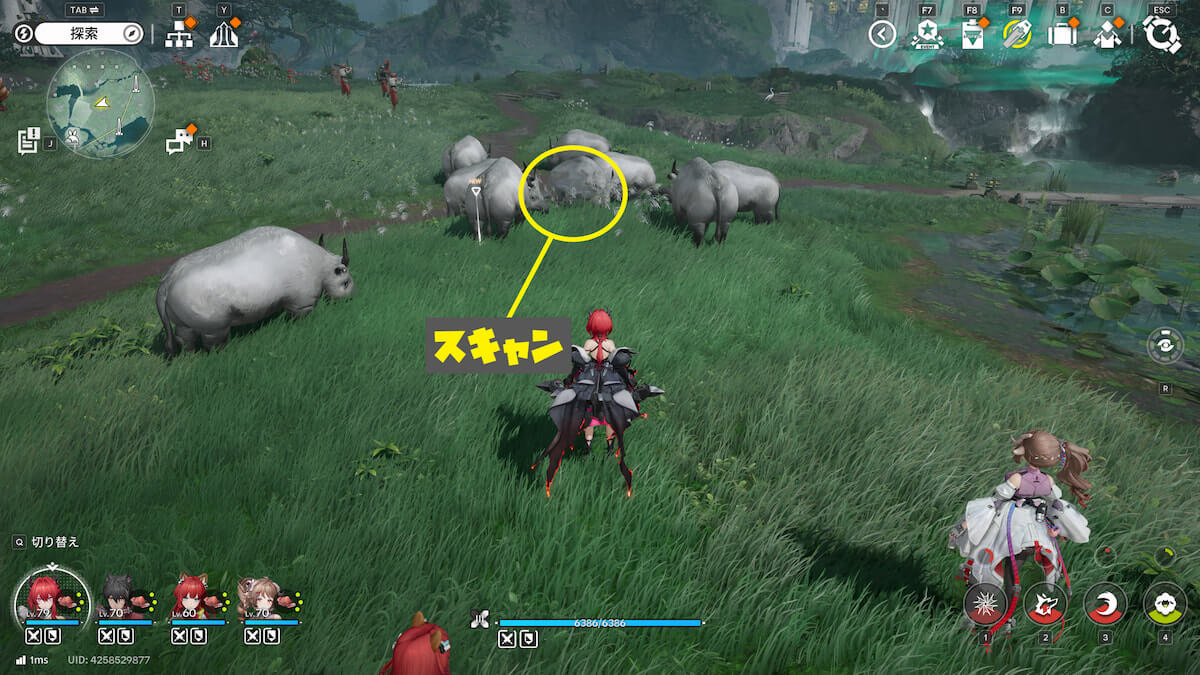Image resolution: width=1200 pixels, height=675 pixels.
Task: Open the Event badge menu
Action: click(928, 35)
